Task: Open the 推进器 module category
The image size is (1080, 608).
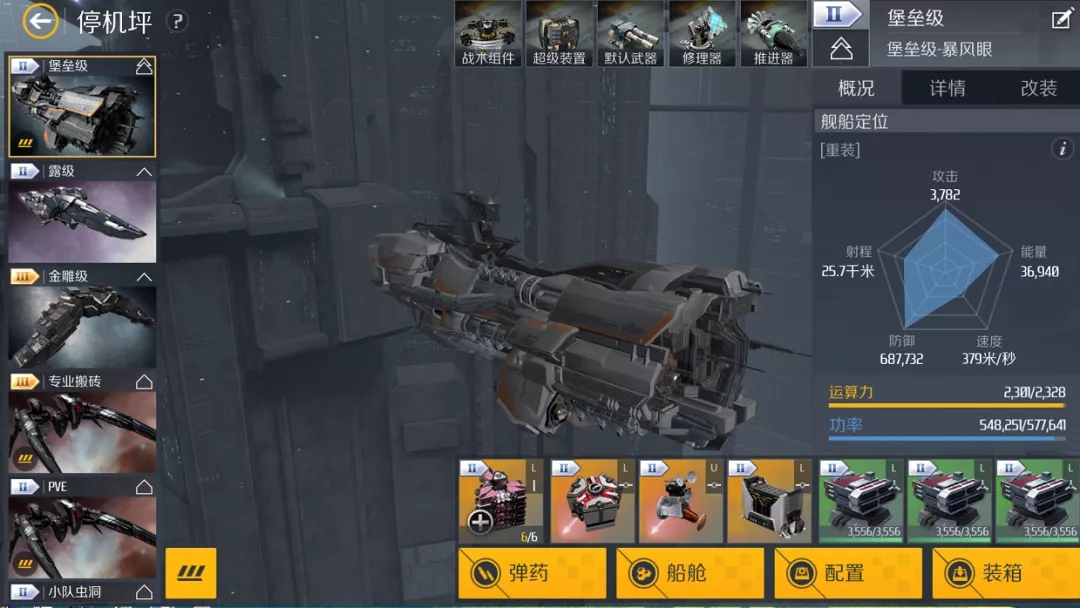Action: [x=773, y=34]
